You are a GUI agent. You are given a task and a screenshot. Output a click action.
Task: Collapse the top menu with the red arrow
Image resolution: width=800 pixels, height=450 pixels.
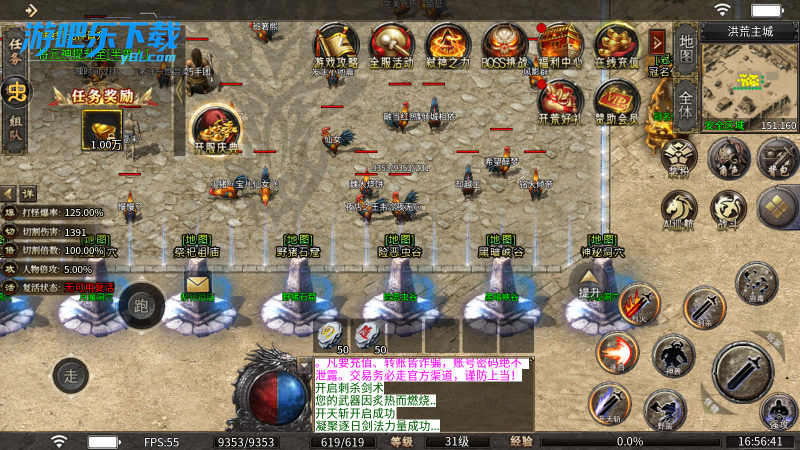[x=657, y=41]
